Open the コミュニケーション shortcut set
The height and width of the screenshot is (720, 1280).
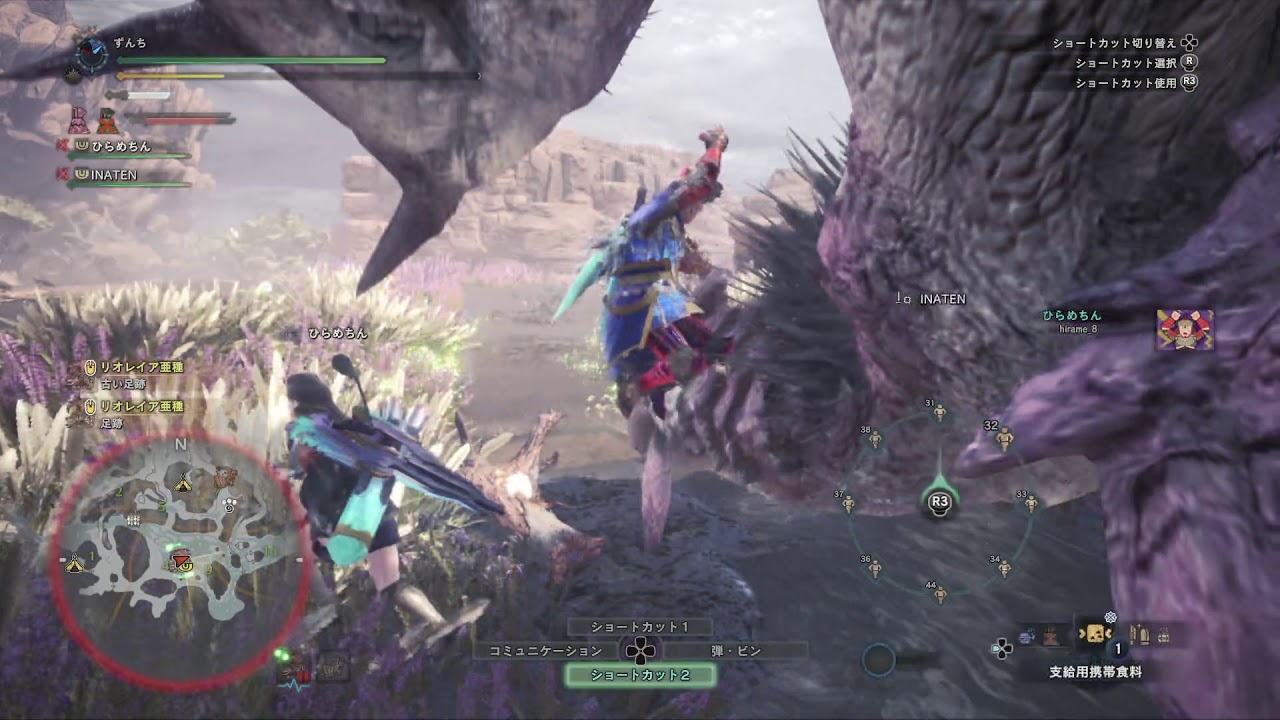pyautogui.click(x=546, y=651)
